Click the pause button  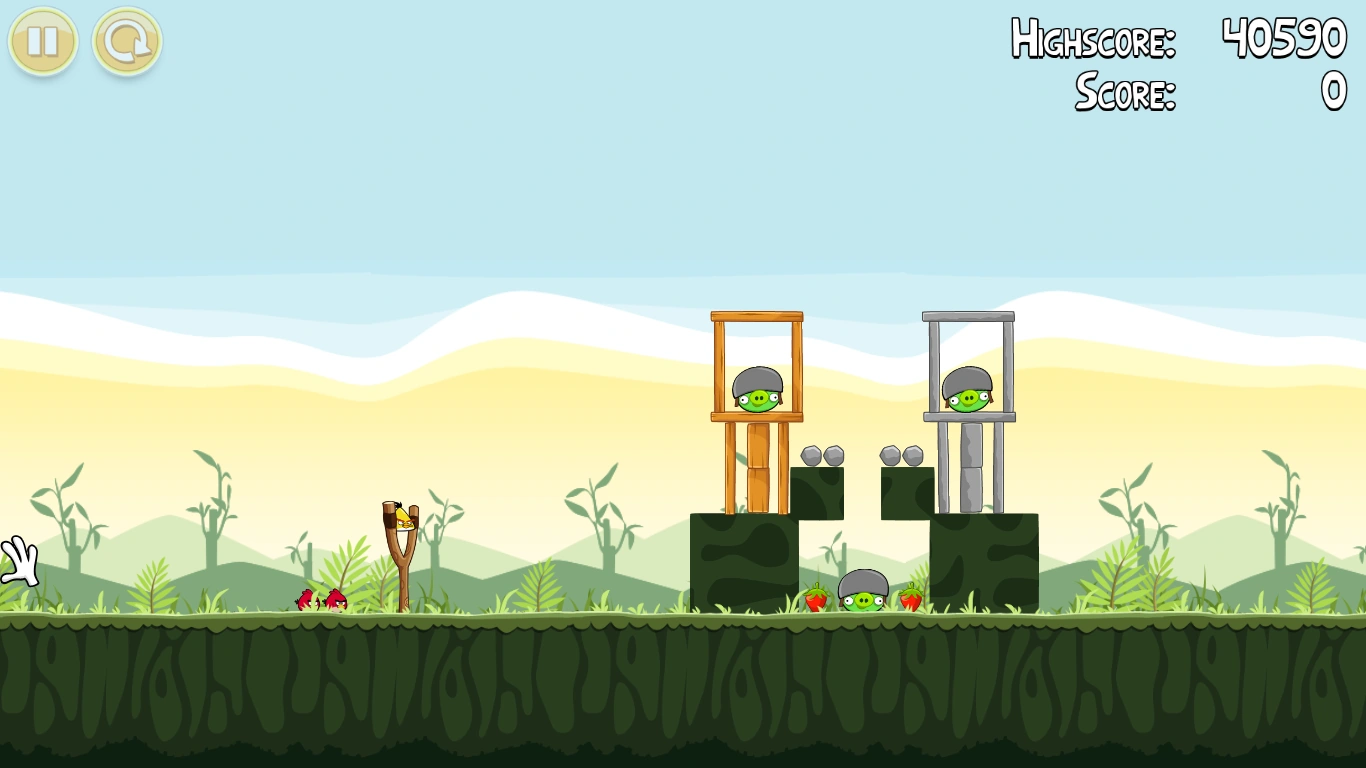[x=42, y=42]
